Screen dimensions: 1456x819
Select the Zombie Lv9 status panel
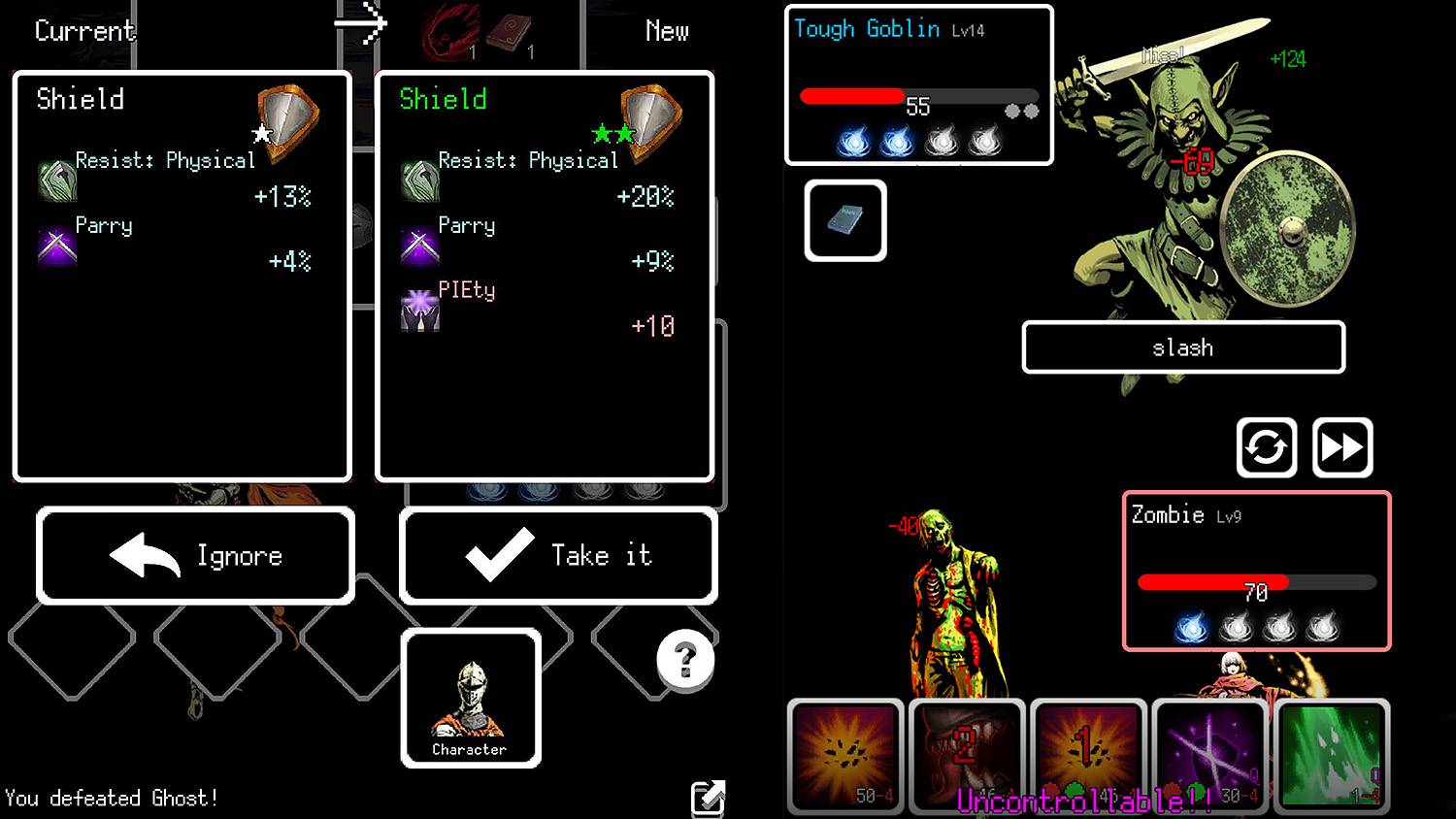pos(1257,572)
